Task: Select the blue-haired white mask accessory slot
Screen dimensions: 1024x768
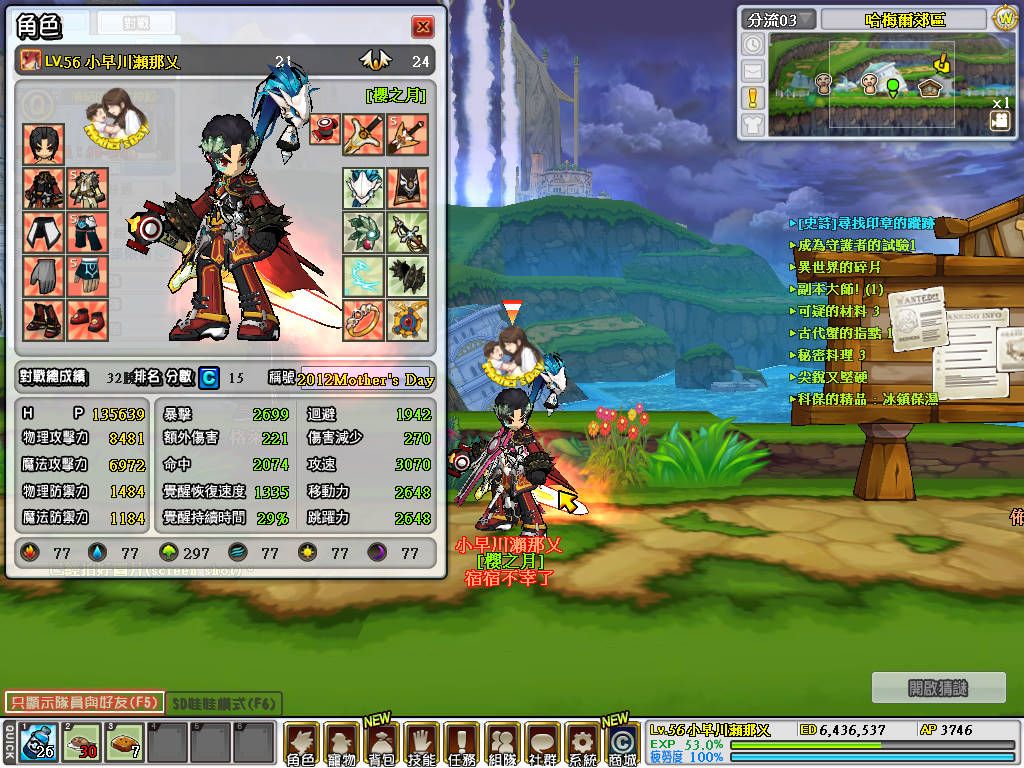Action: [363, 188]
